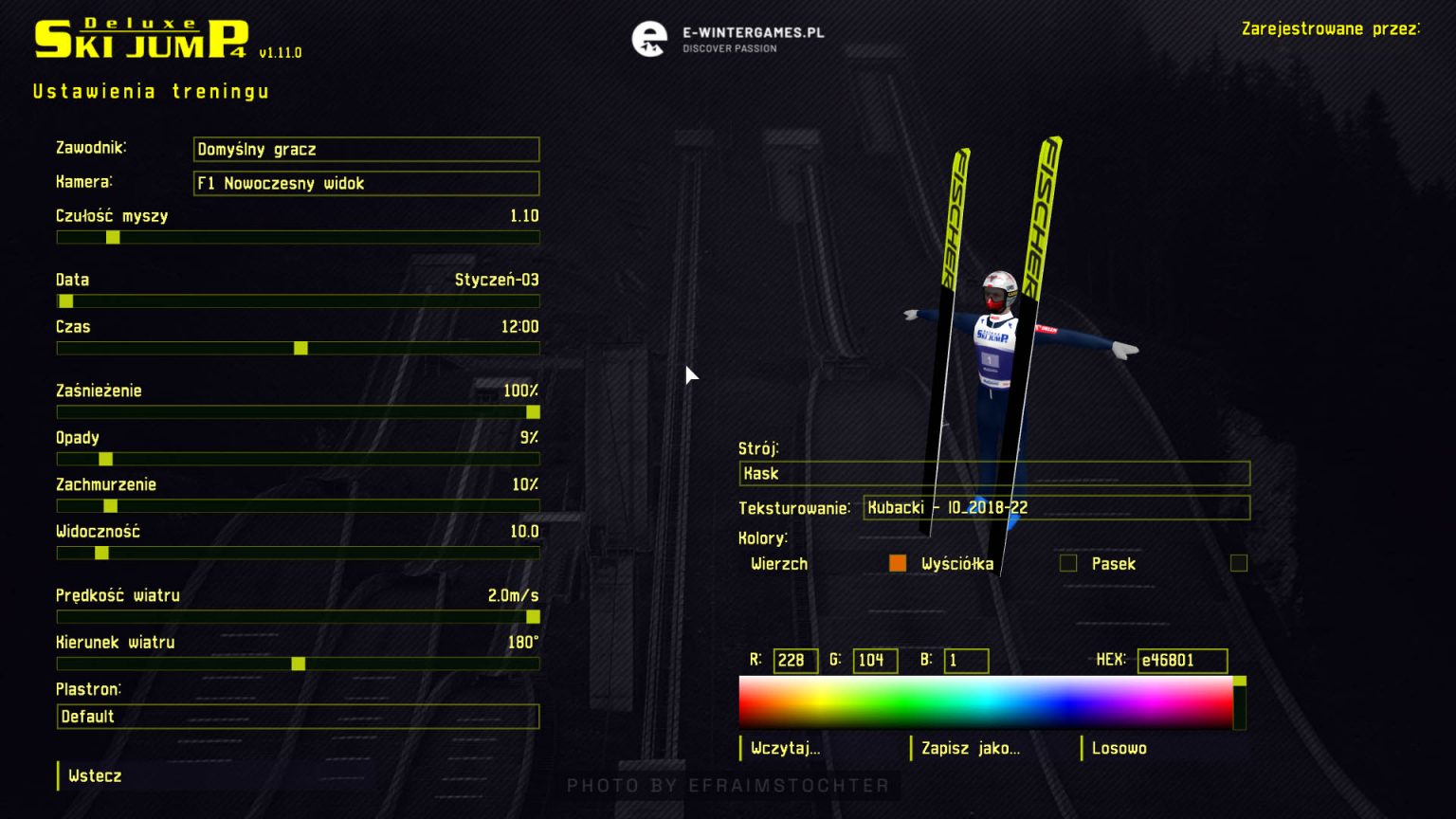Click the Wstecz button
Viewport: 1456px width, 819px height.
(x=93, y=775)
